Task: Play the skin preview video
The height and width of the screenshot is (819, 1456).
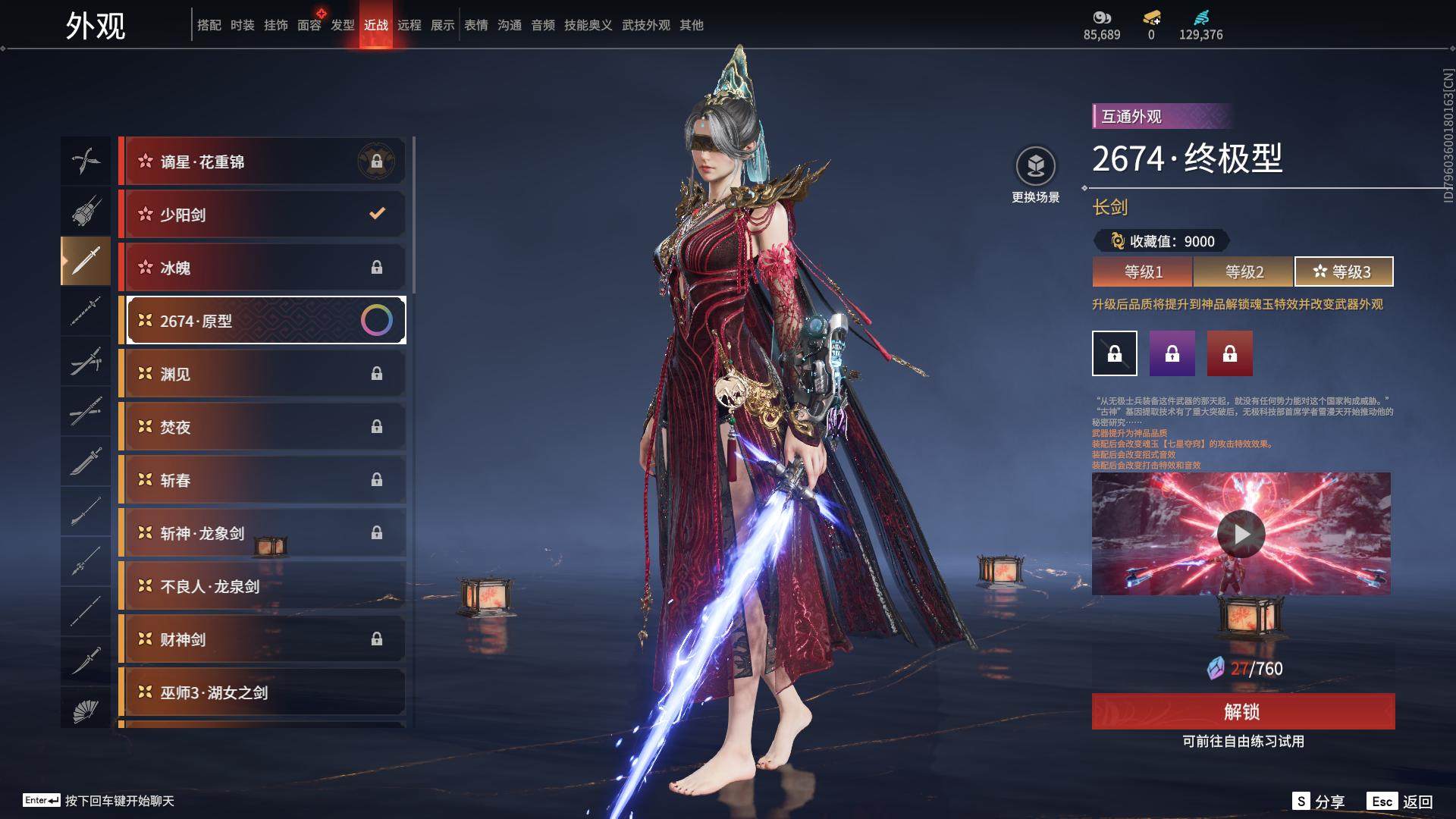Action: 1241,534
